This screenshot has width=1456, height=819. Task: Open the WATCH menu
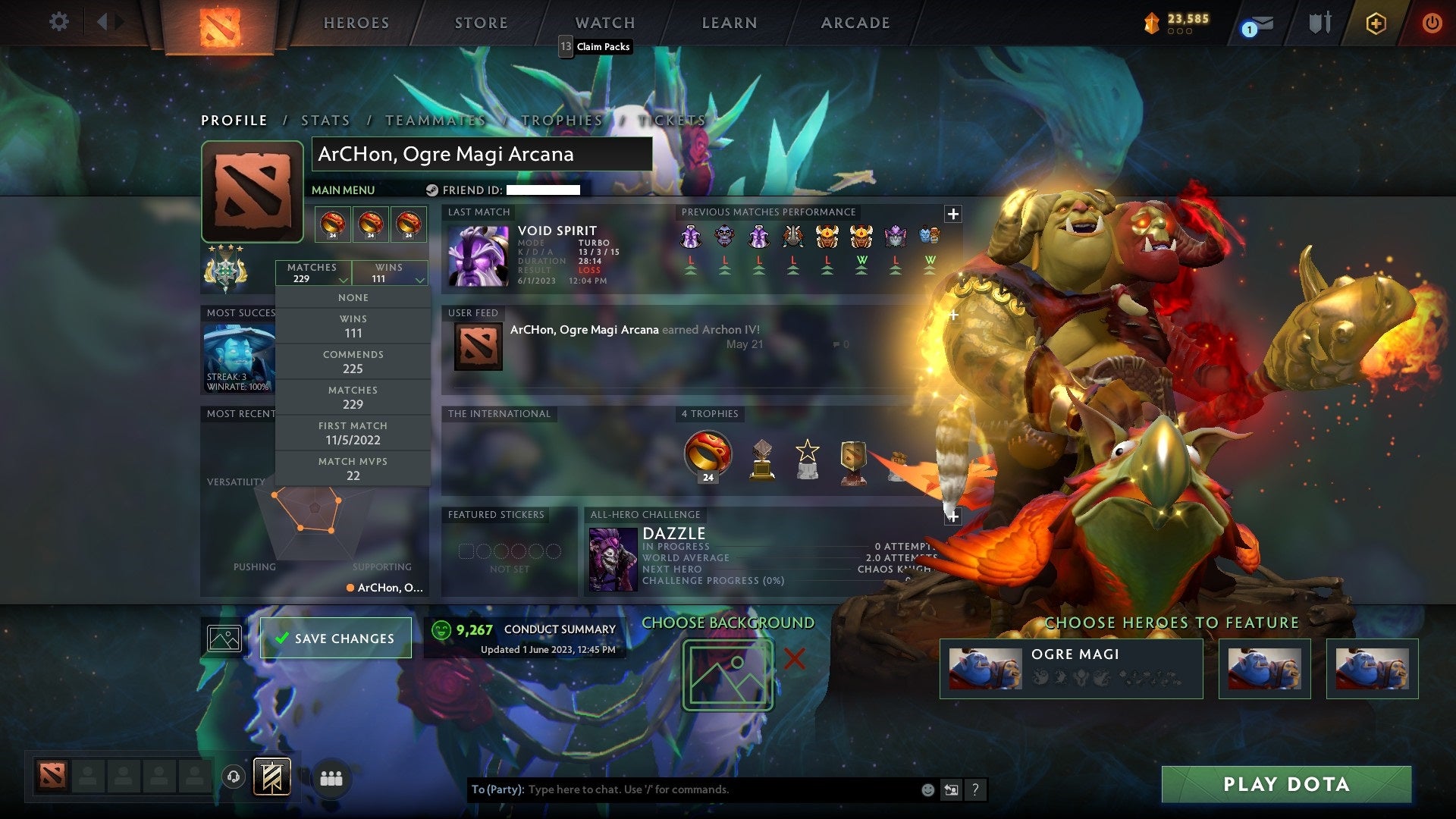click(604, 22)
